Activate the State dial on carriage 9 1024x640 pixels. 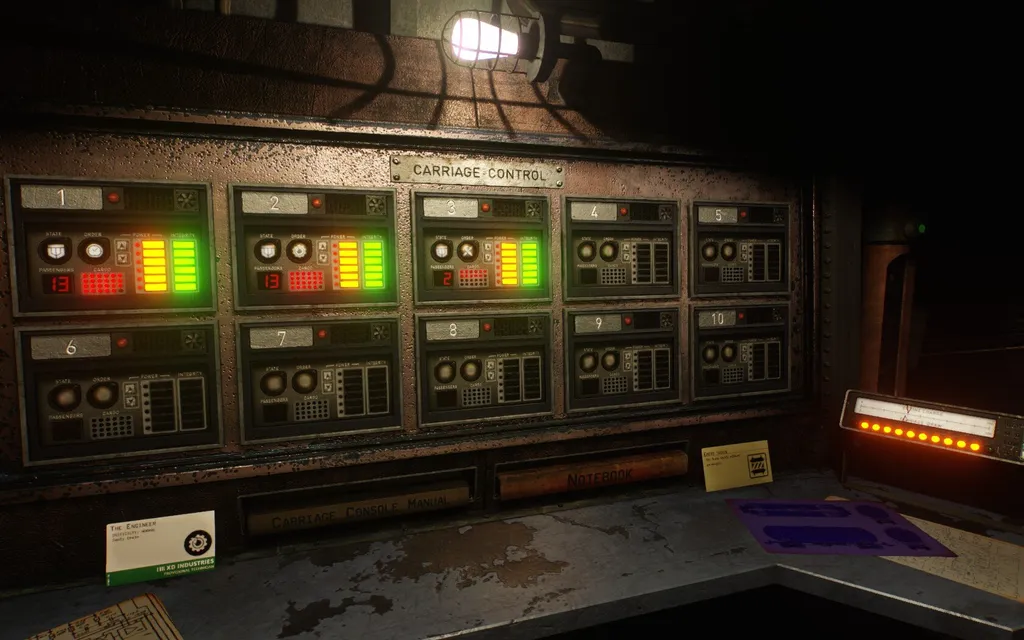point(588,361)
